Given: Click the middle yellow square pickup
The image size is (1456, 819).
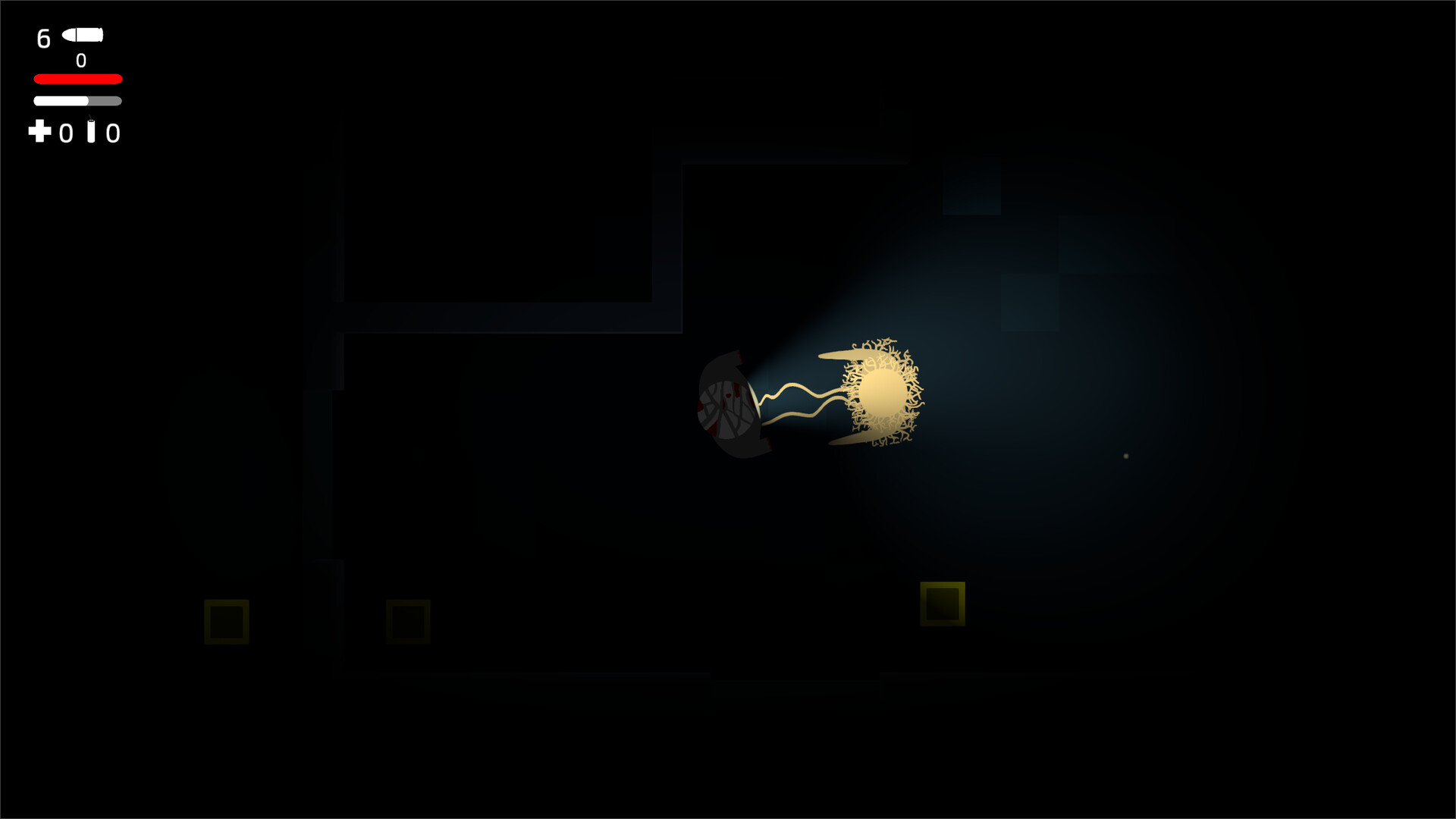Looking at the screenshot, I should click(408, 620).
